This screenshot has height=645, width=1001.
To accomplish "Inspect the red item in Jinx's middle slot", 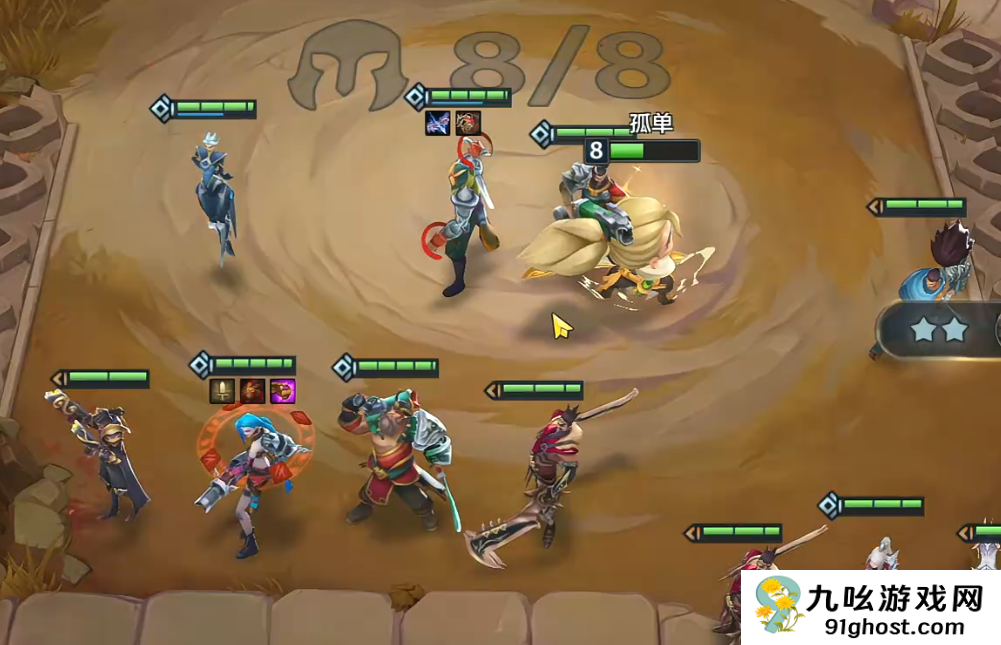I will [x=252, y=391].
